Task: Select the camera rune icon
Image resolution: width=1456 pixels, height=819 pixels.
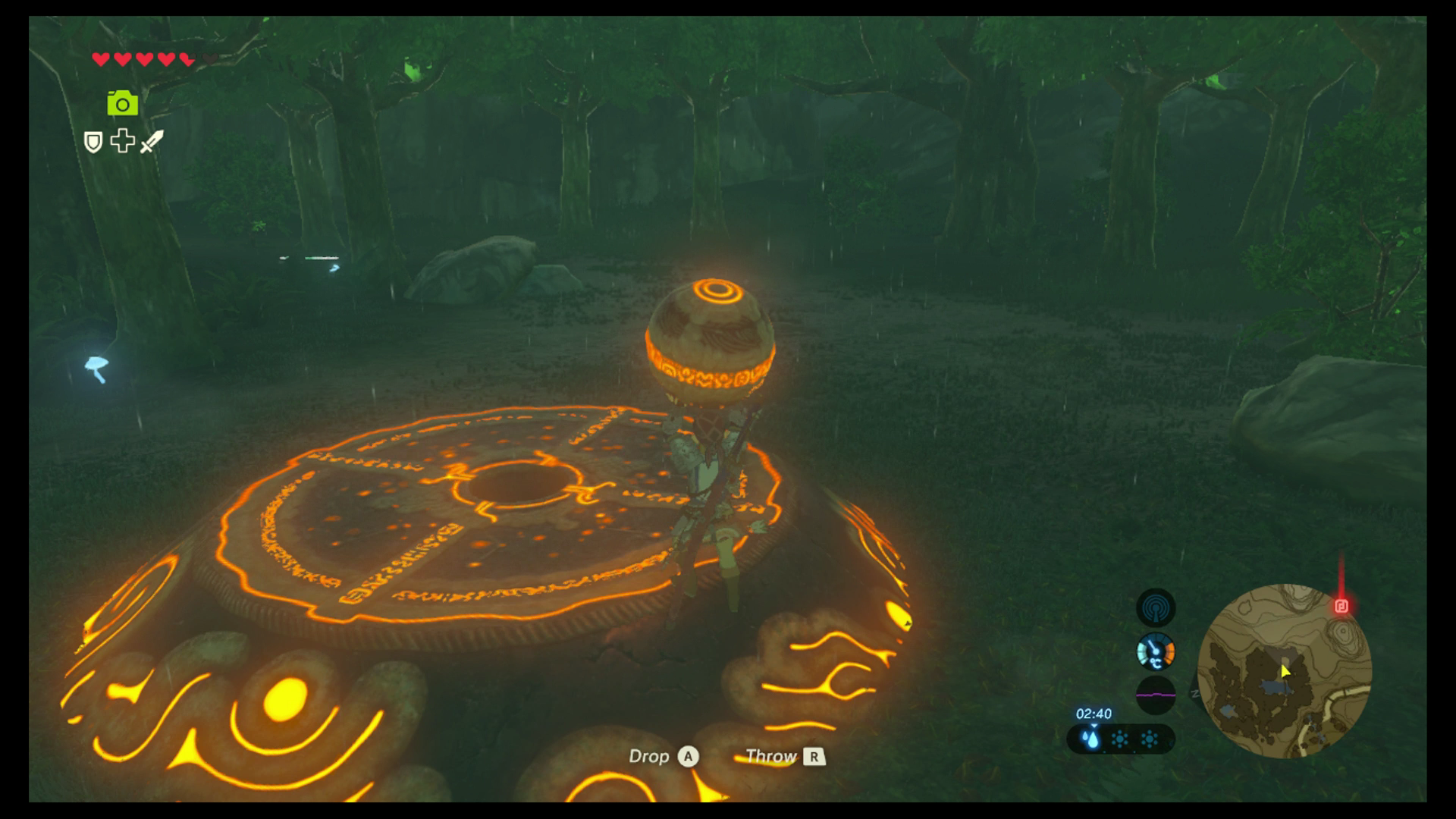Action: coord(123,102)
